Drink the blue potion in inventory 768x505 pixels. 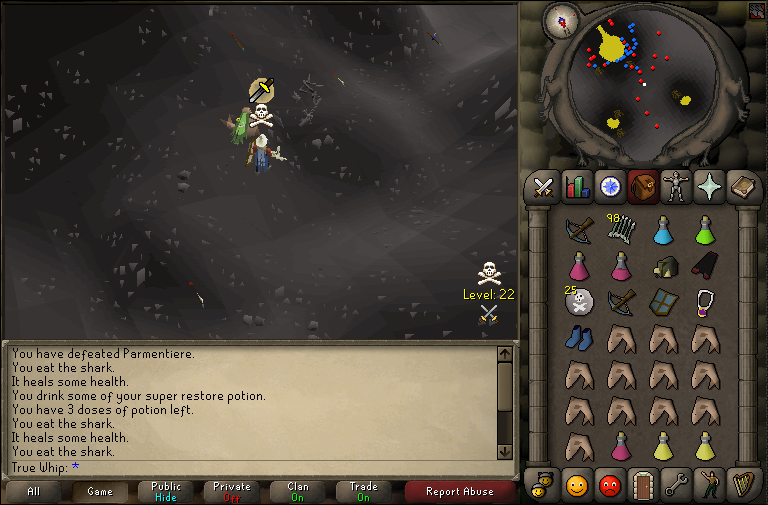tap(662, 229)
